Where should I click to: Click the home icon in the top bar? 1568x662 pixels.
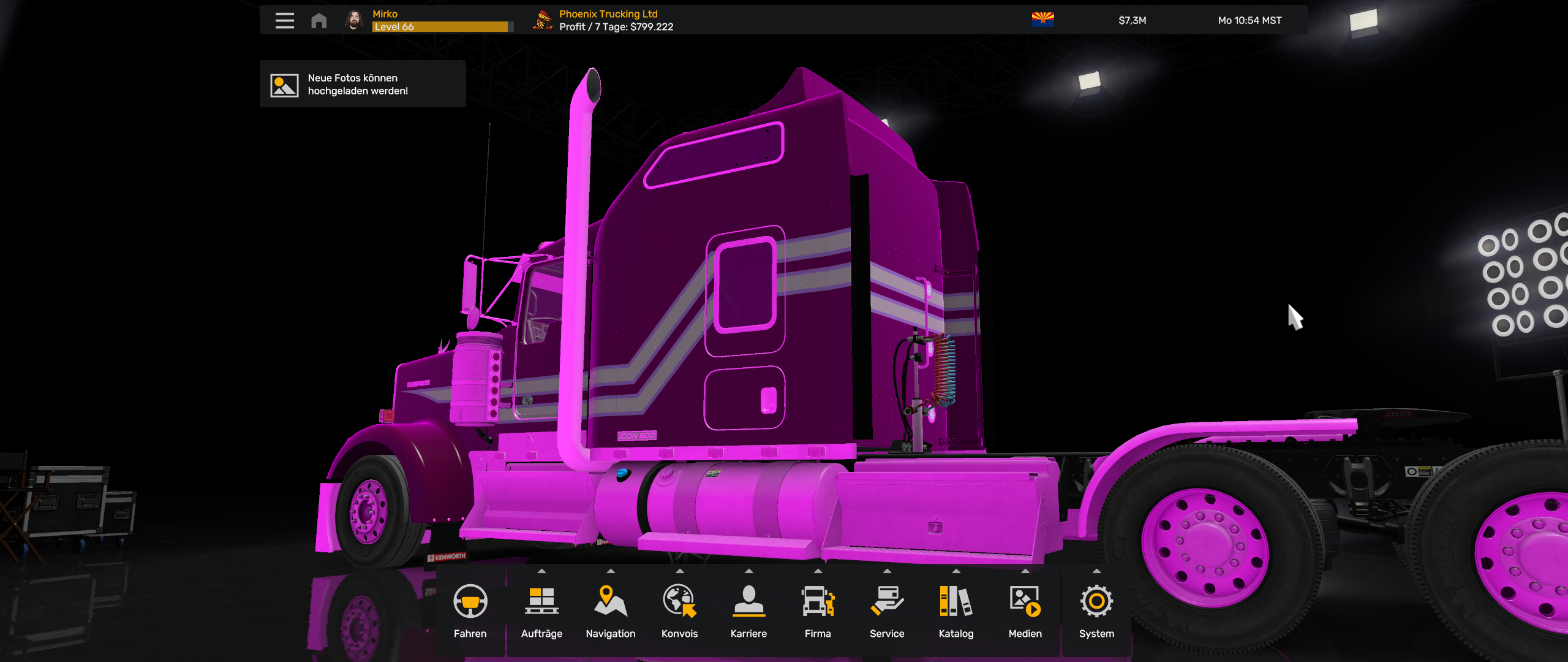click(318, 20)
